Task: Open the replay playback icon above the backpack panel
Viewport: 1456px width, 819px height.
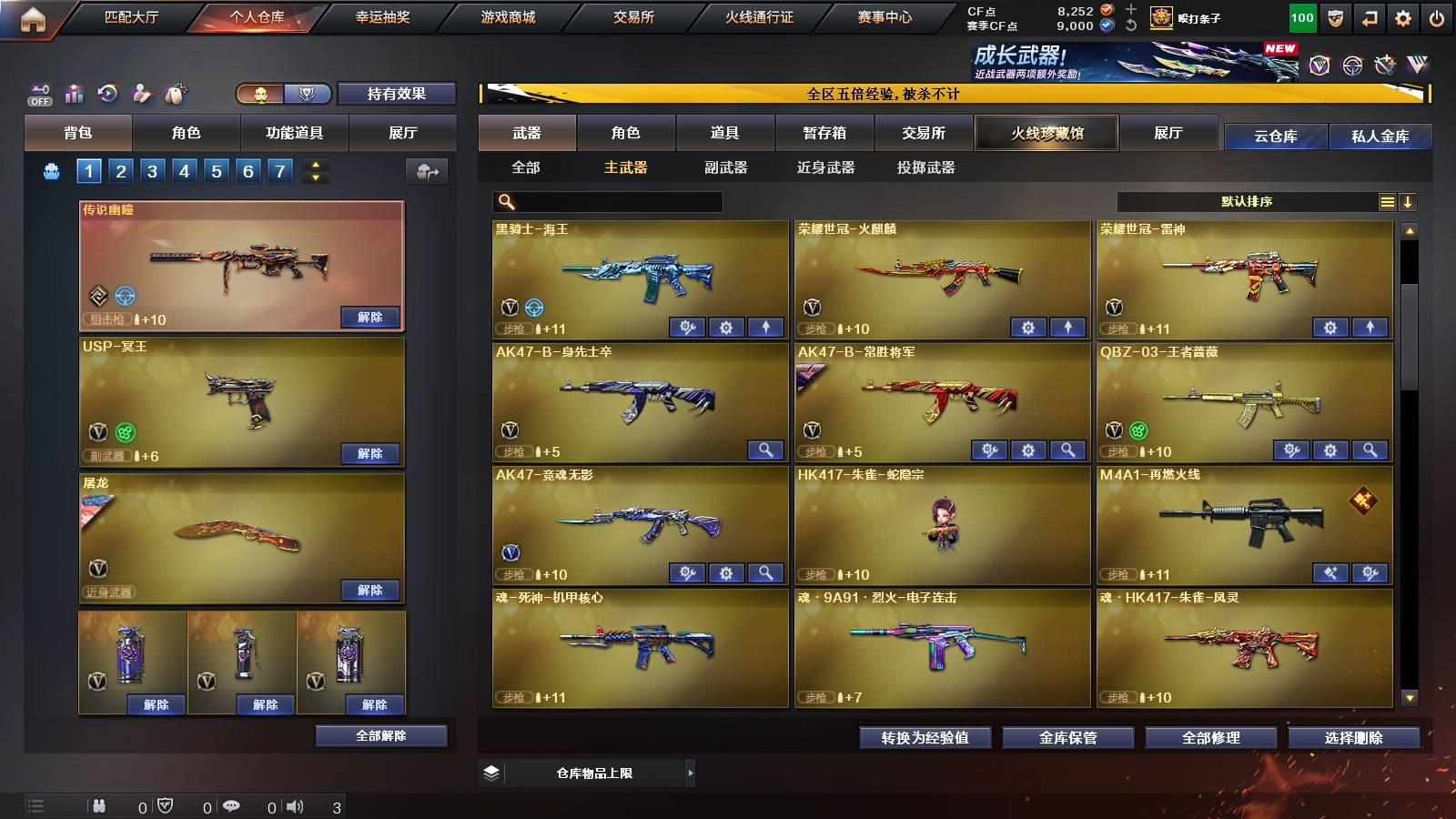Action: [106, 93]
